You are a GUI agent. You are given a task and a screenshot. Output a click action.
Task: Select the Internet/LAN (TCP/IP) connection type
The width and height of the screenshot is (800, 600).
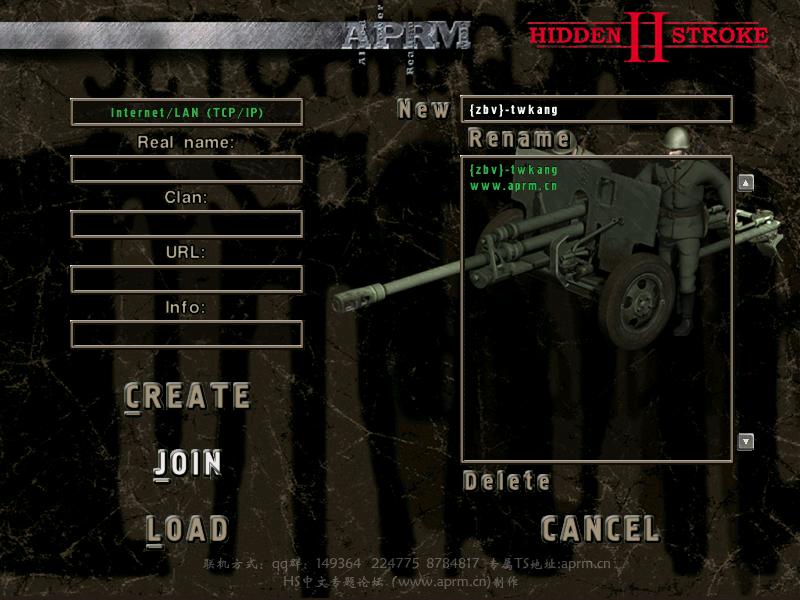(187, 112)
